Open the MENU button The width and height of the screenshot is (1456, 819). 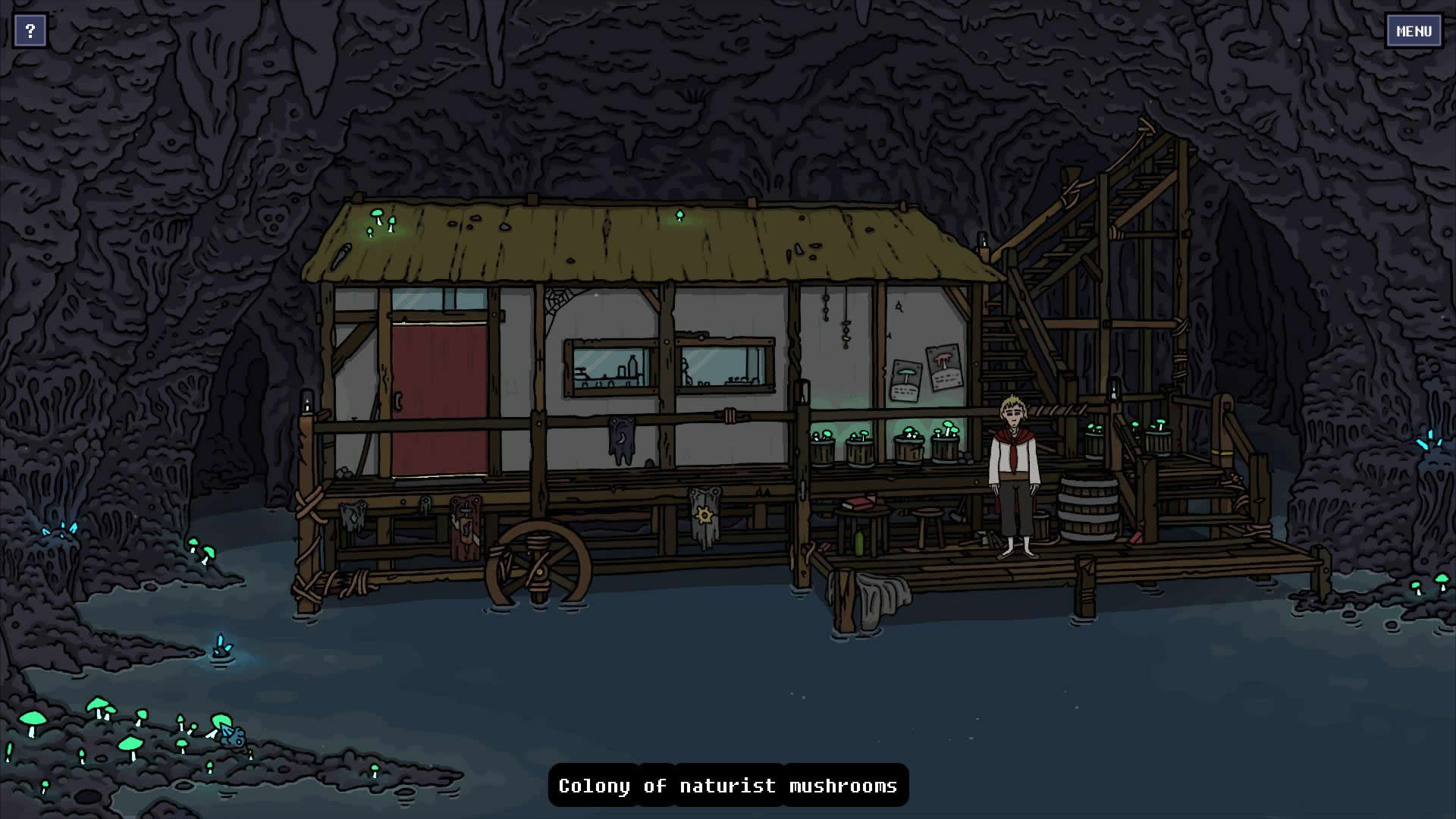1414,31
